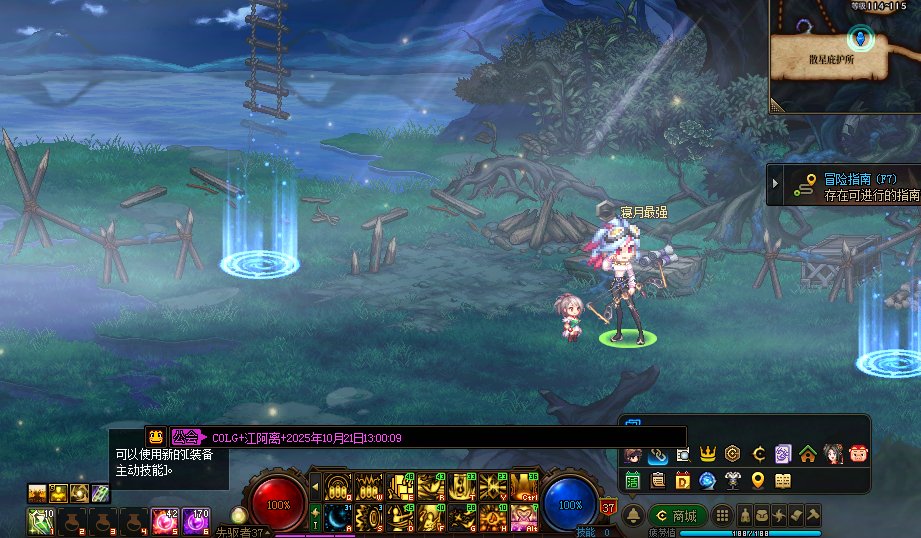Select the purple card icon
921x538 pixels.
point(783,454)
